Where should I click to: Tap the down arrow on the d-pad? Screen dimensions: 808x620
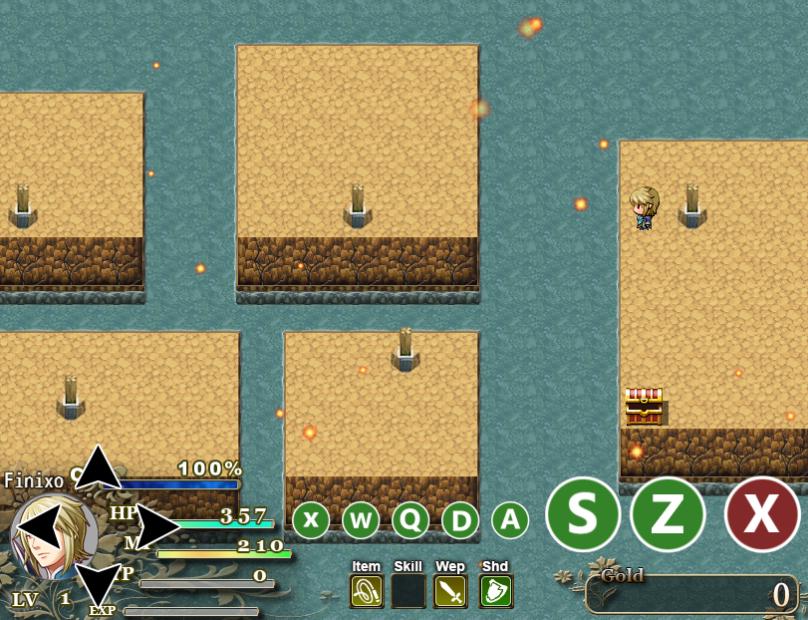click(x=98, y=584)
